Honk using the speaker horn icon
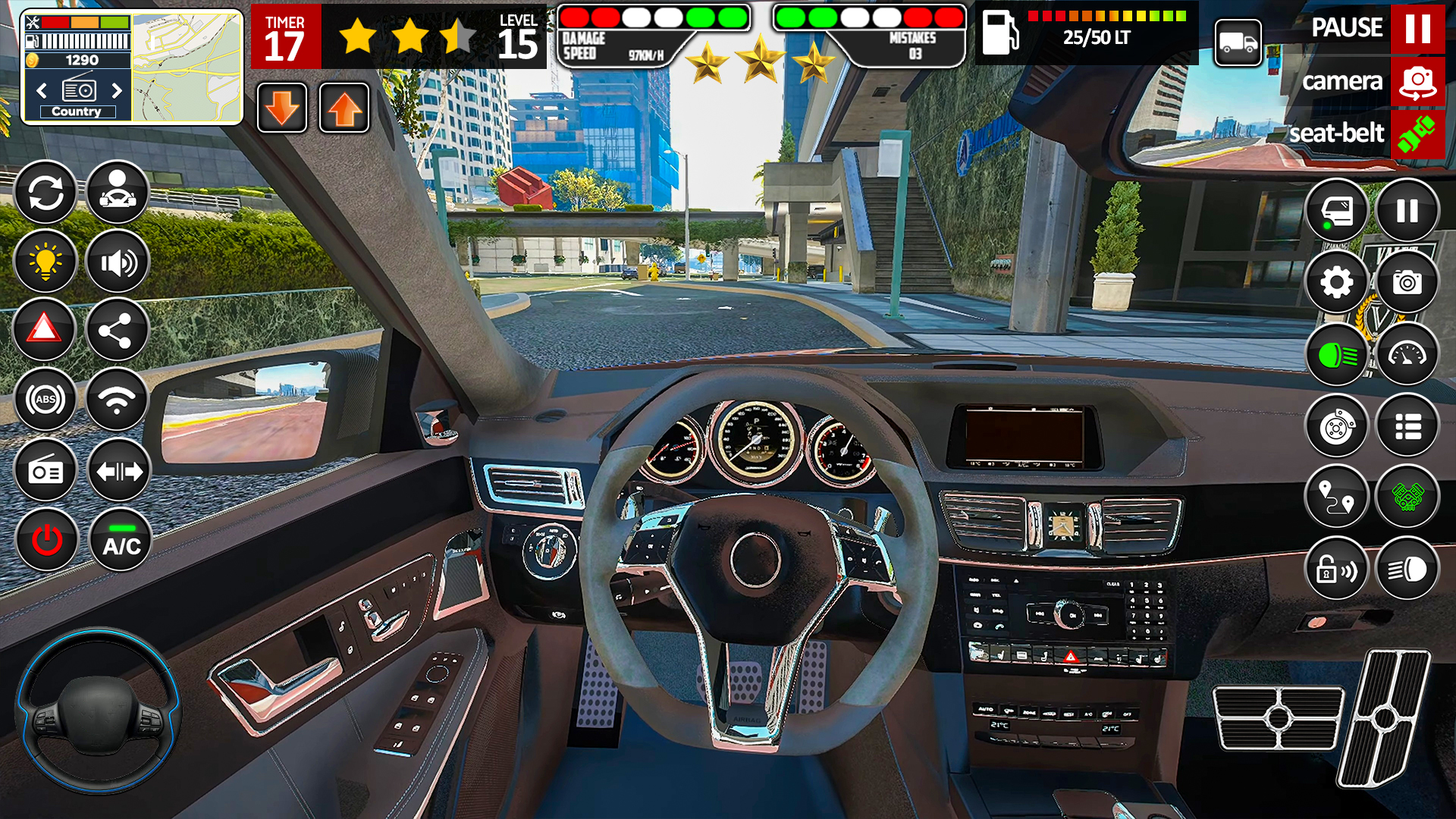This screenshot has width=1456, height=819. [118, 262]
